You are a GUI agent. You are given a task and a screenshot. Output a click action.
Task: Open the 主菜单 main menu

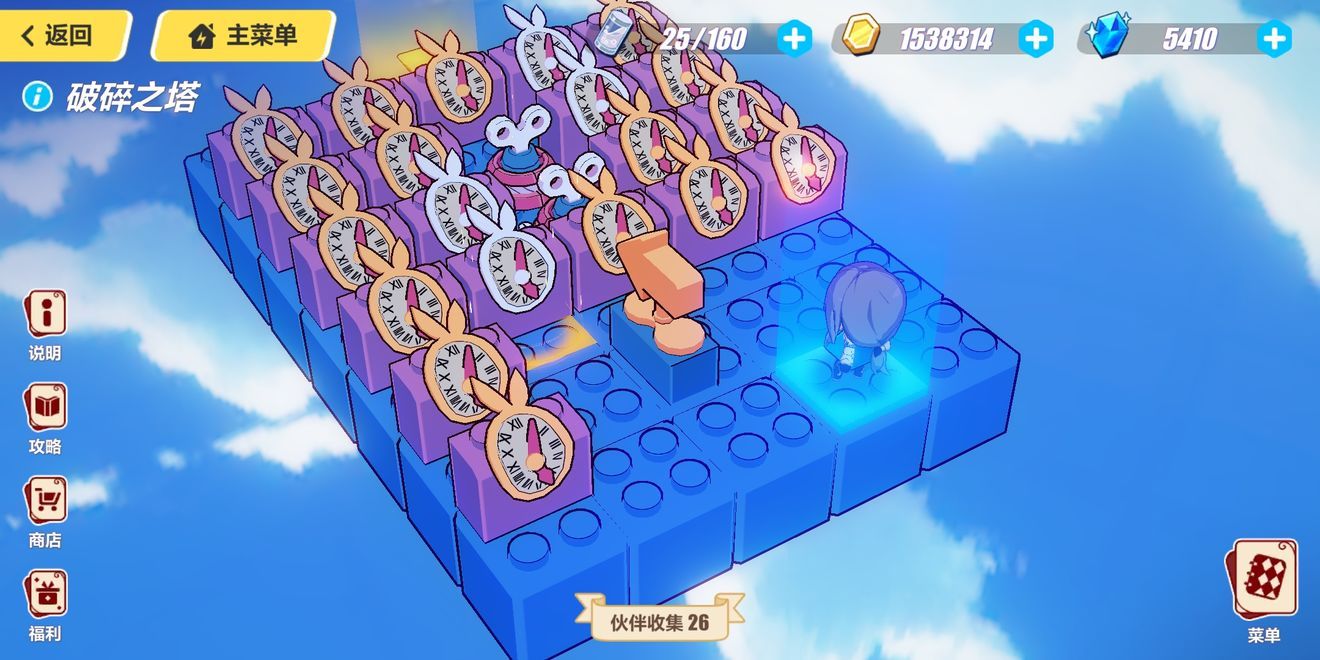tap(244, 36)
